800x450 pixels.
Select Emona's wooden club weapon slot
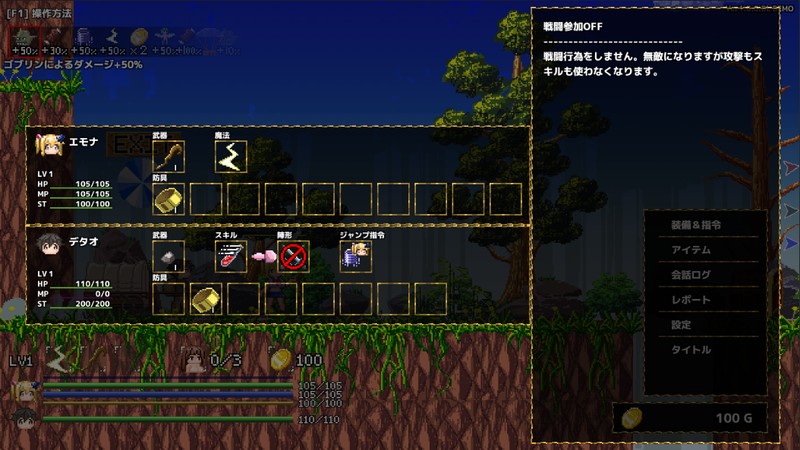(x=168, y=157)
